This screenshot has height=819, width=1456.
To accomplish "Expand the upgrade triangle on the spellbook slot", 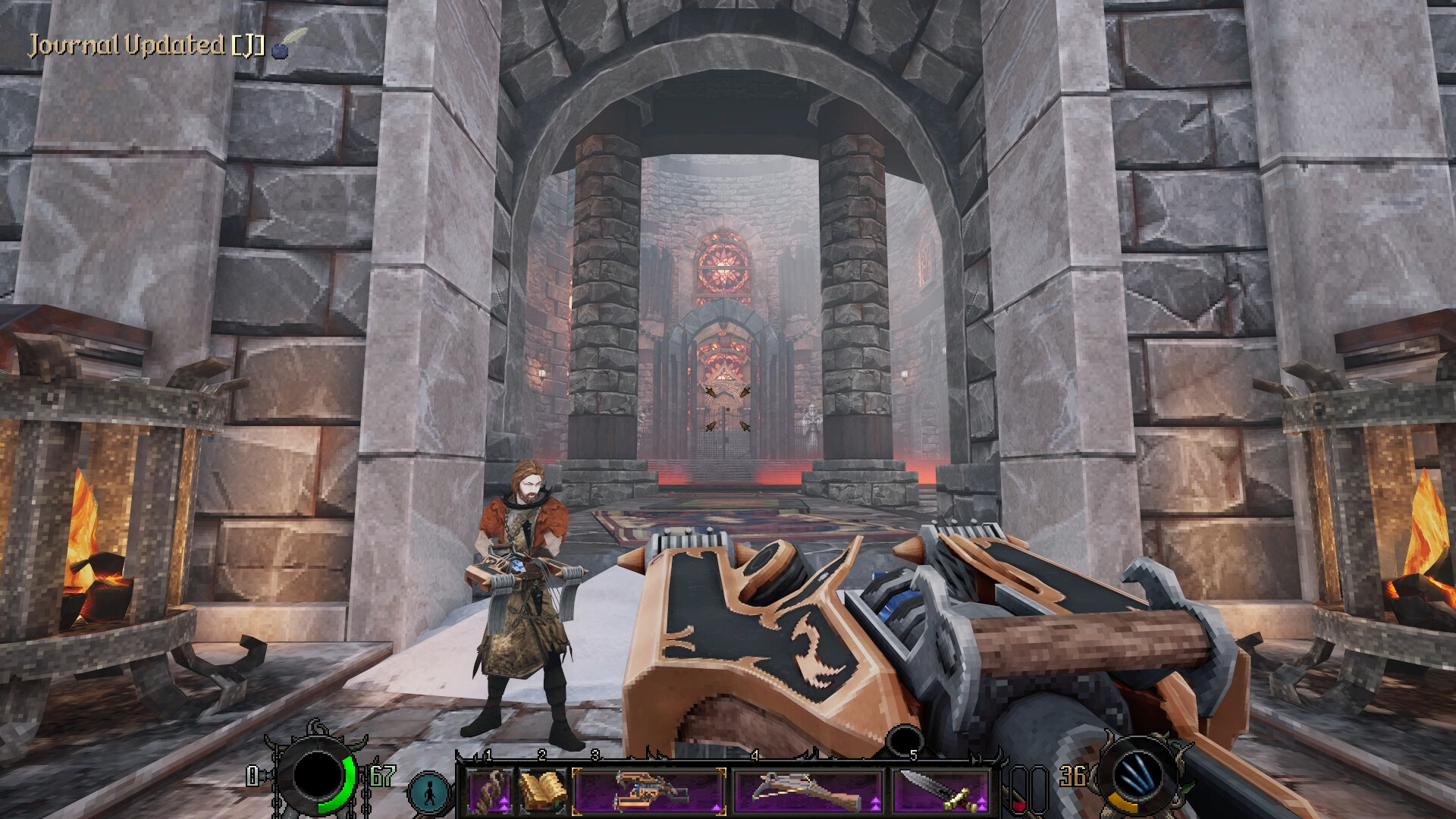I will (559, 802).
